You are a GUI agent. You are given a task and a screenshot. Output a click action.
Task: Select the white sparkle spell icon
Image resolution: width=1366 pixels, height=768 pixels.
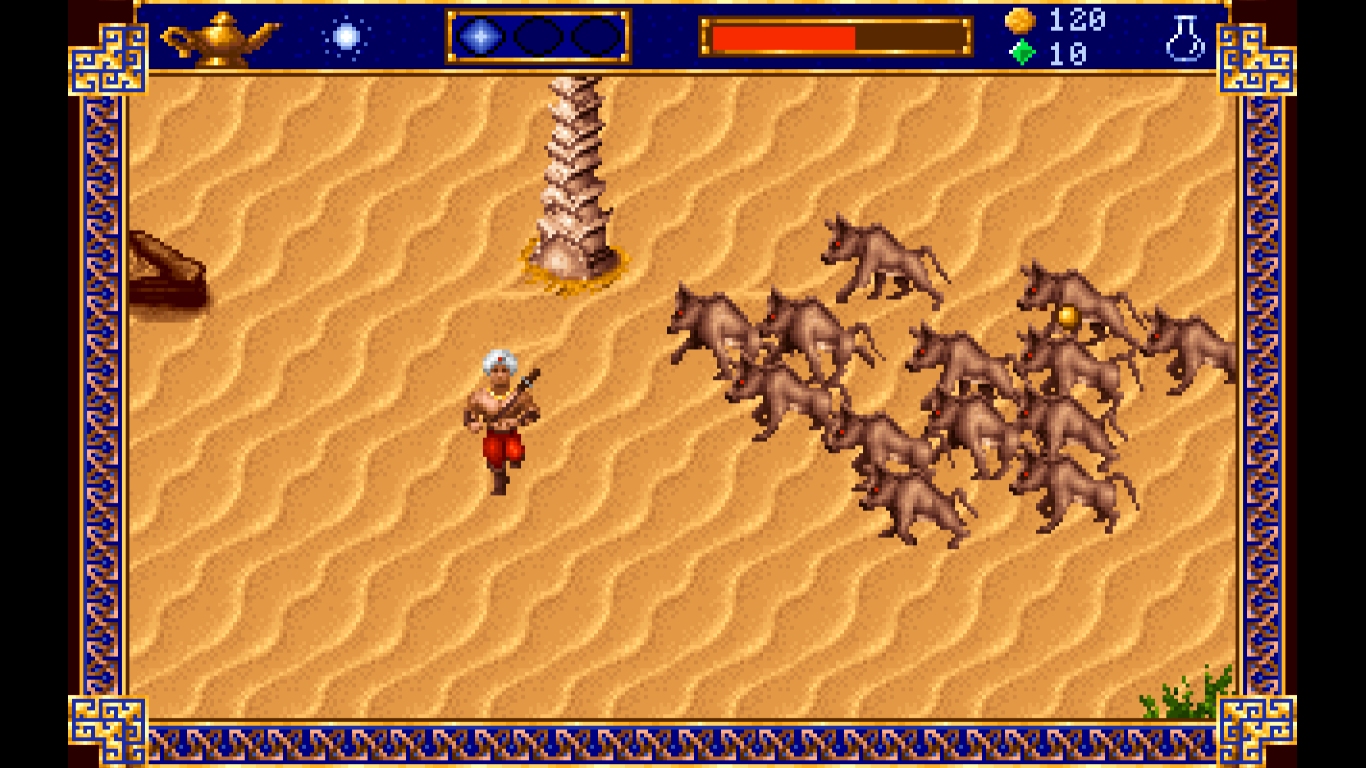[x=346, y=37]
